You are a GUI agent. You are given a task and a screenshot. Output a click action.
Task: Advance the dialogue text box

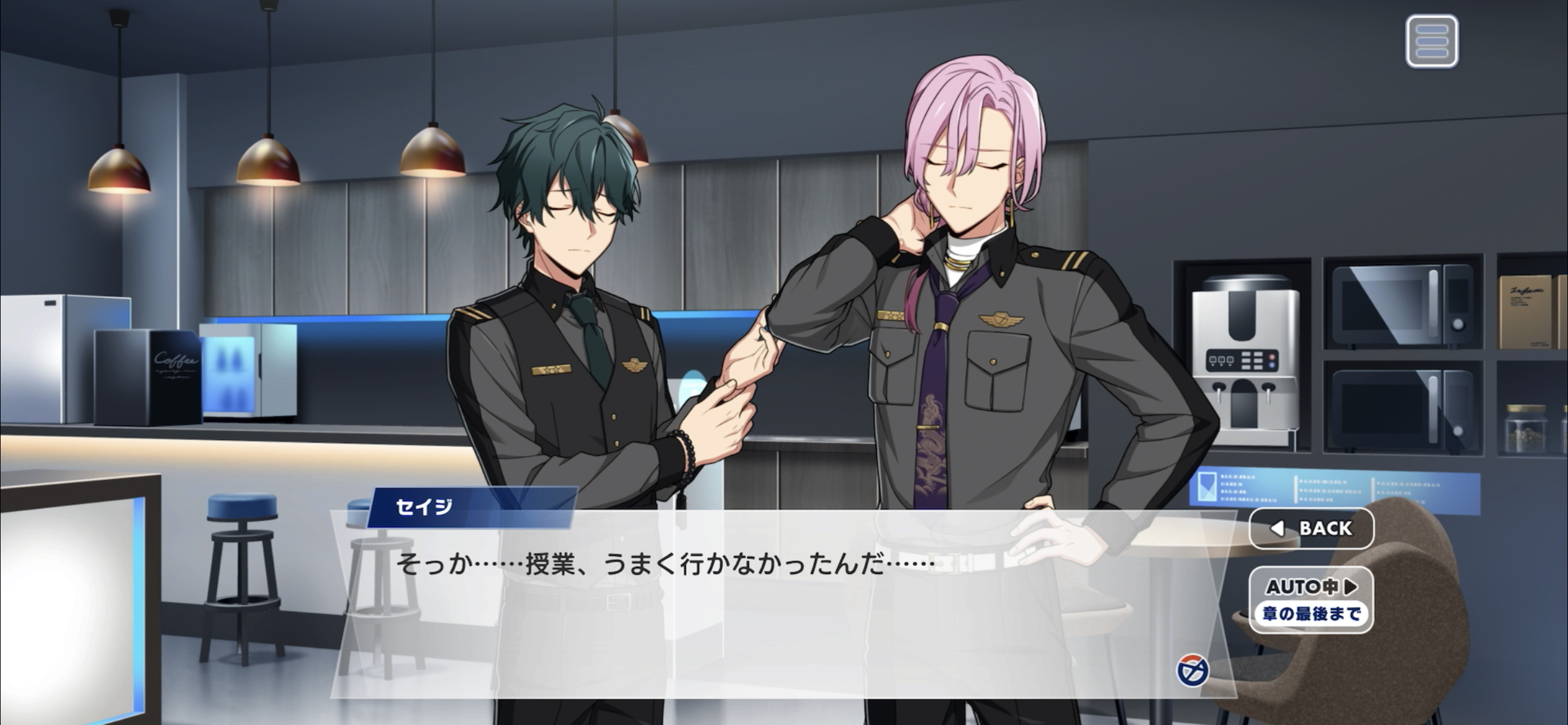(743, 607)
